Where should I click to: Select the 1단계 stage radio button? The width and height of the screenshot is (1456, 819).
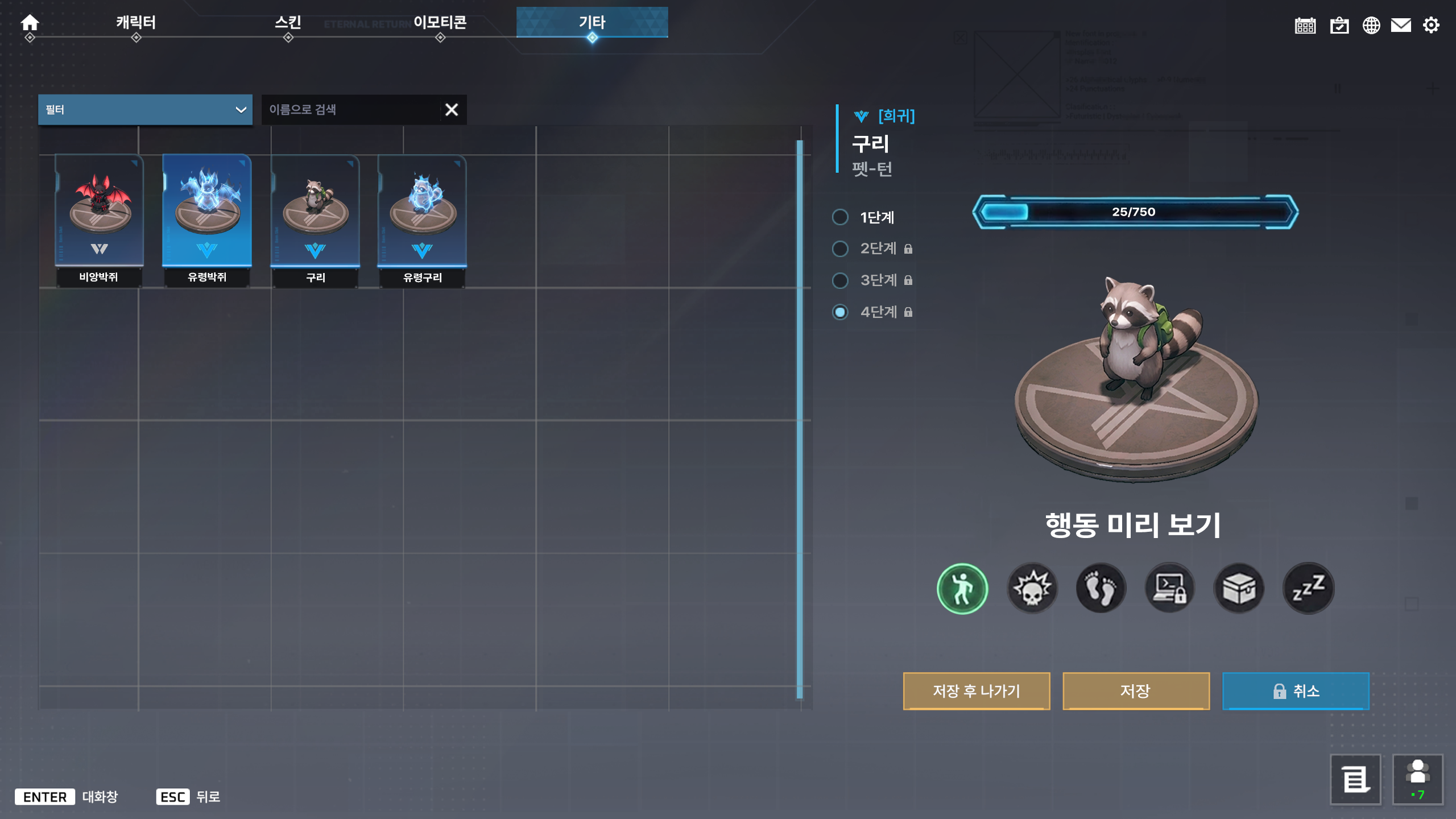pyautogui.click(x=840, y=217)
